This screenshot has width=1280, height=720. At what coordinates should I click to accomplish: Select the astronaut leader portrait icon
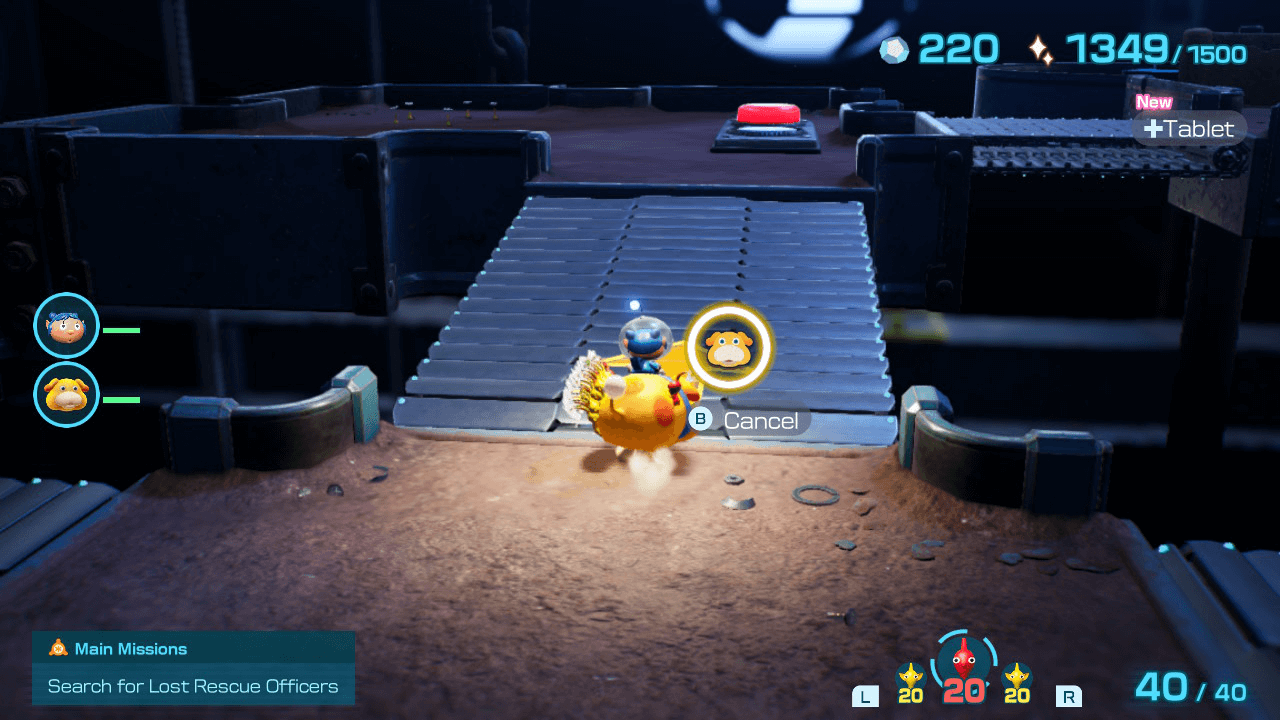[x=65, y=325]
